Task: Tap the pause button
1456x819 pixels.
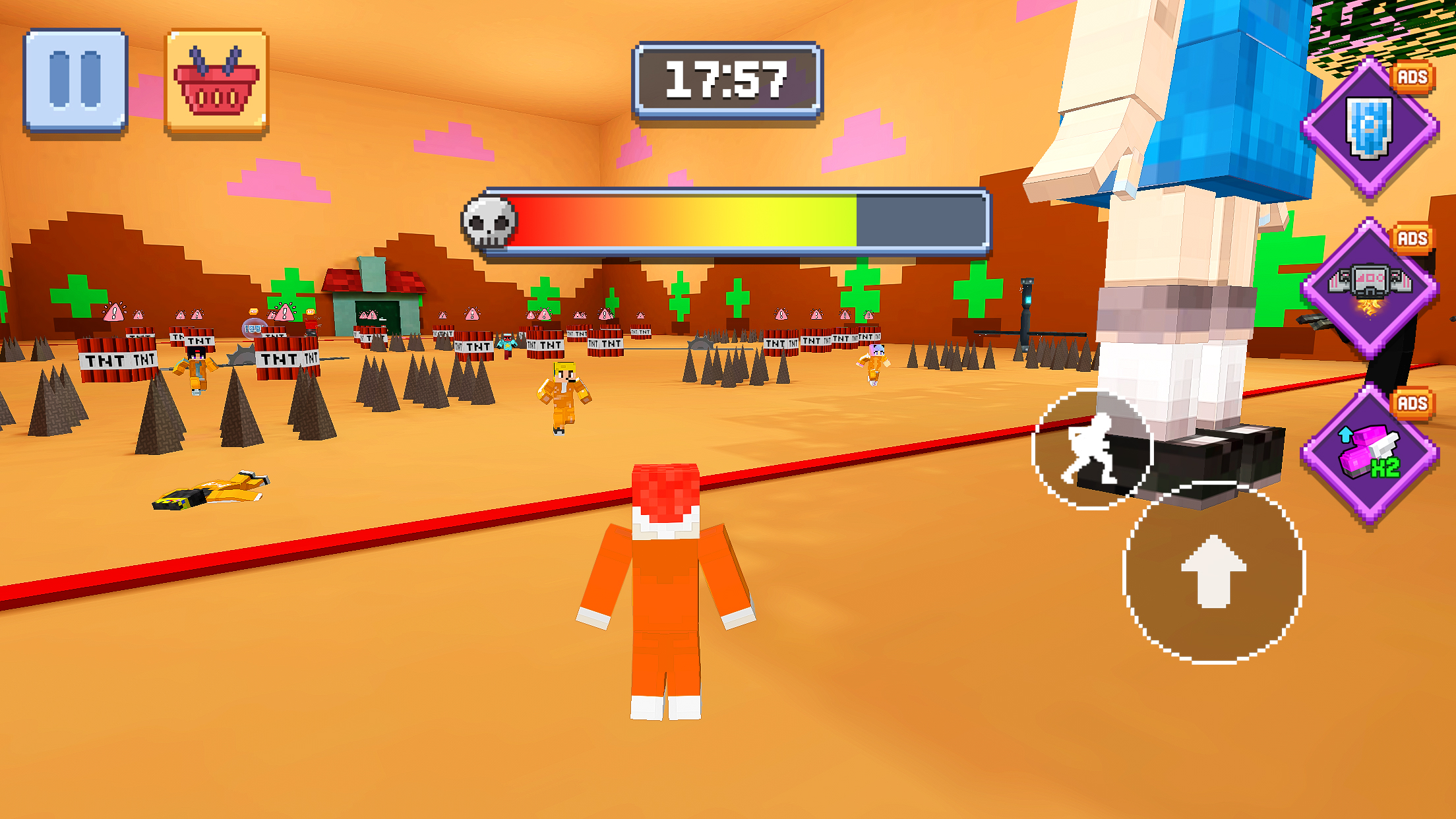Action: pyautogui.click(x=76, y=79)
